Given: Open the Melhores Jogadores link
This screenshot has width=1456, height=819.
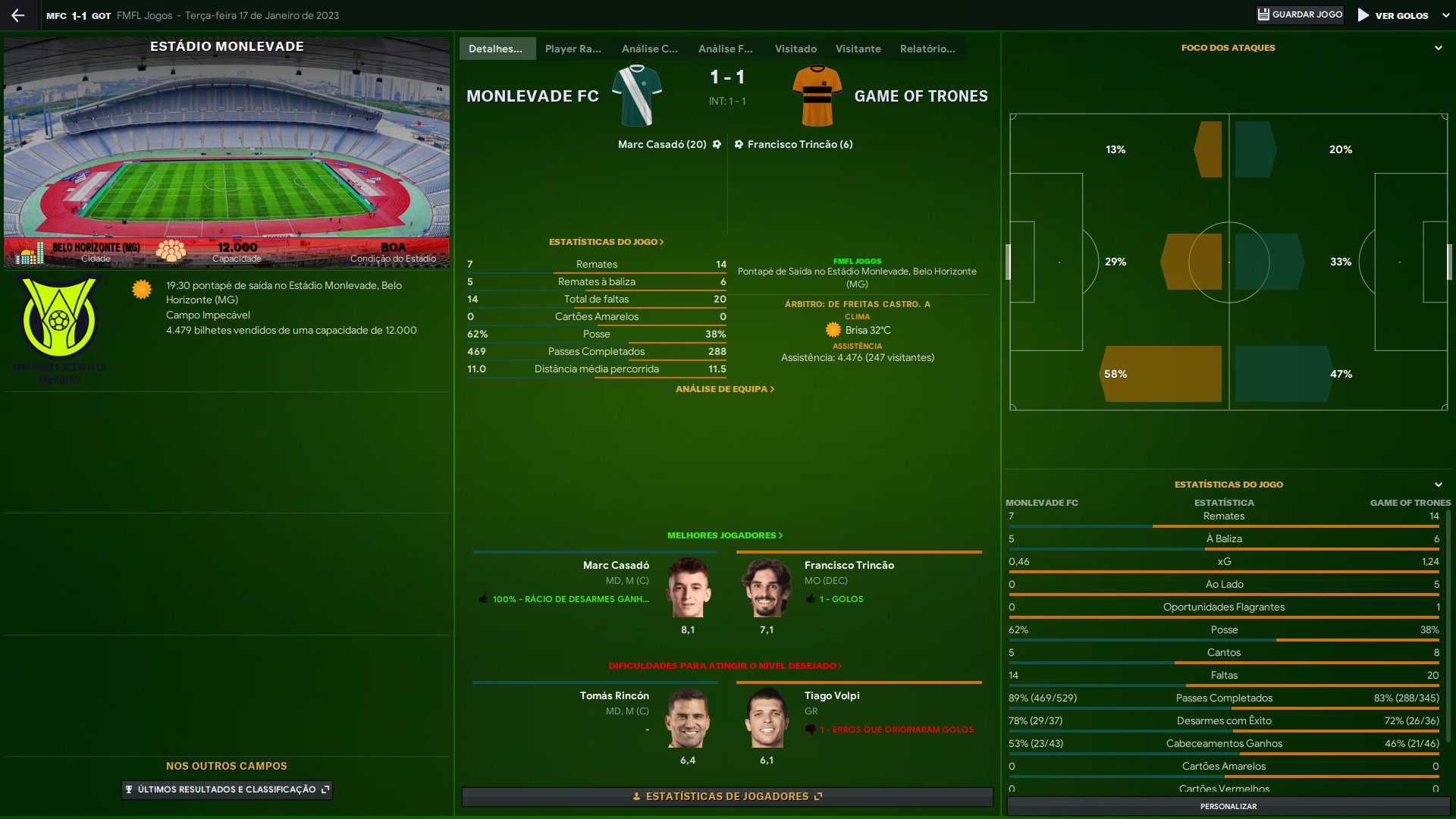Looking at the screenshot, I should (724, 535).
